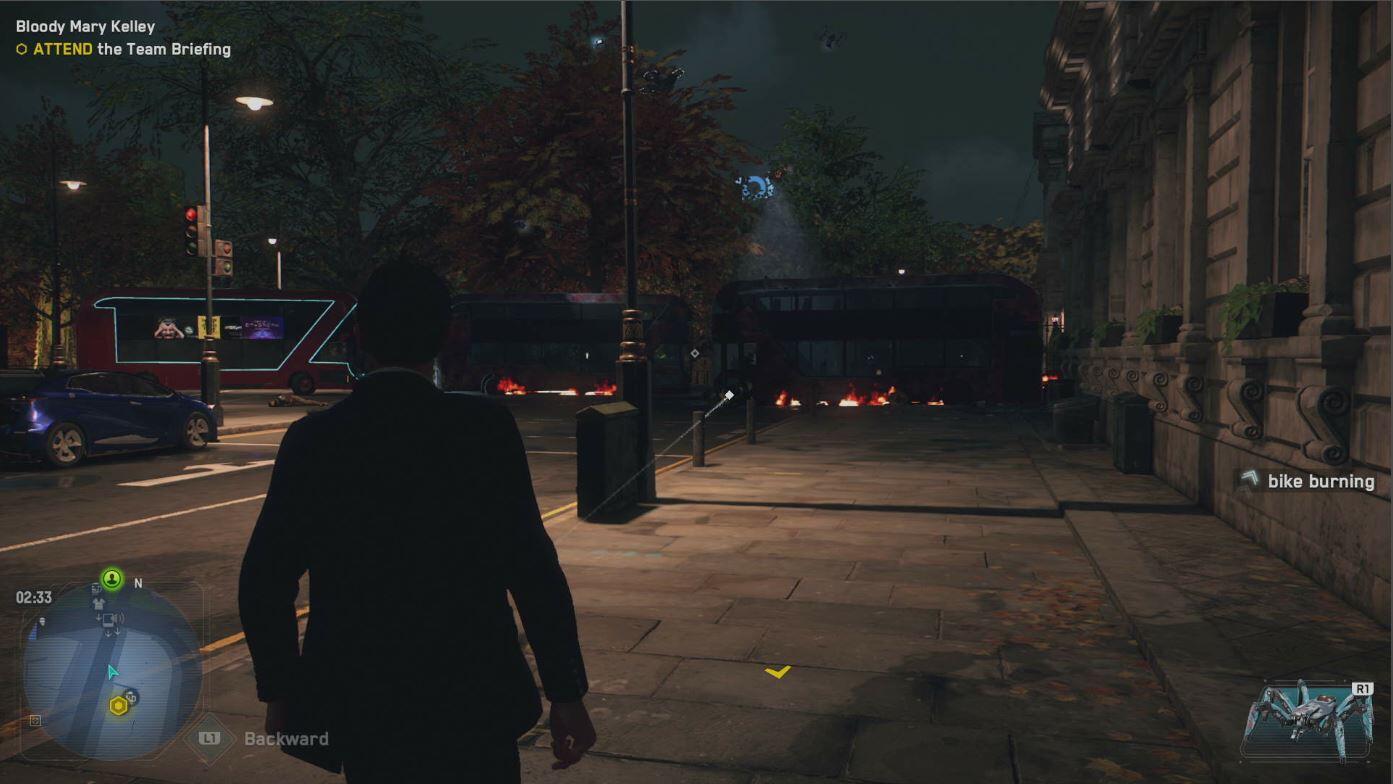1393x784 pixels.
Task: Select the green operative marker above minimap
Action: point(112,579)
